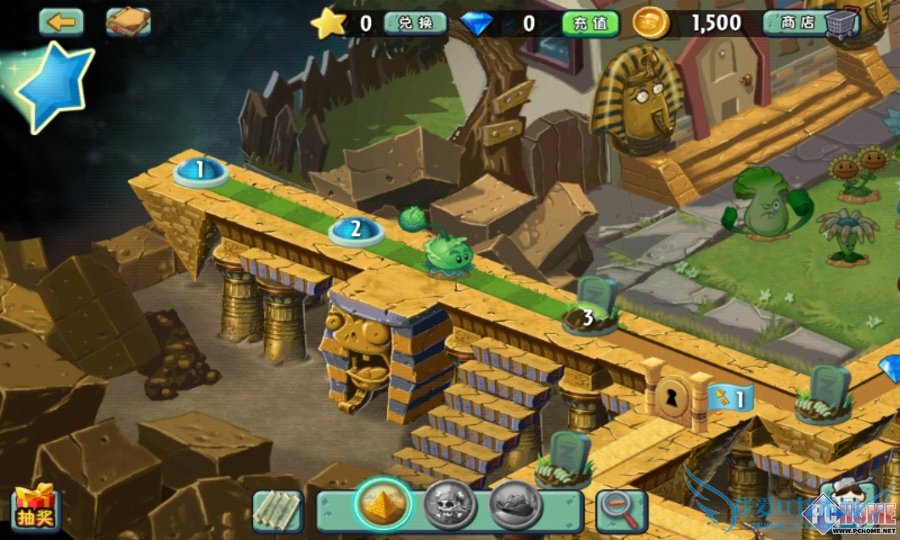Switch to the Pirate Seas skull world
The image size is (900, 540).
tap(448, 504)
